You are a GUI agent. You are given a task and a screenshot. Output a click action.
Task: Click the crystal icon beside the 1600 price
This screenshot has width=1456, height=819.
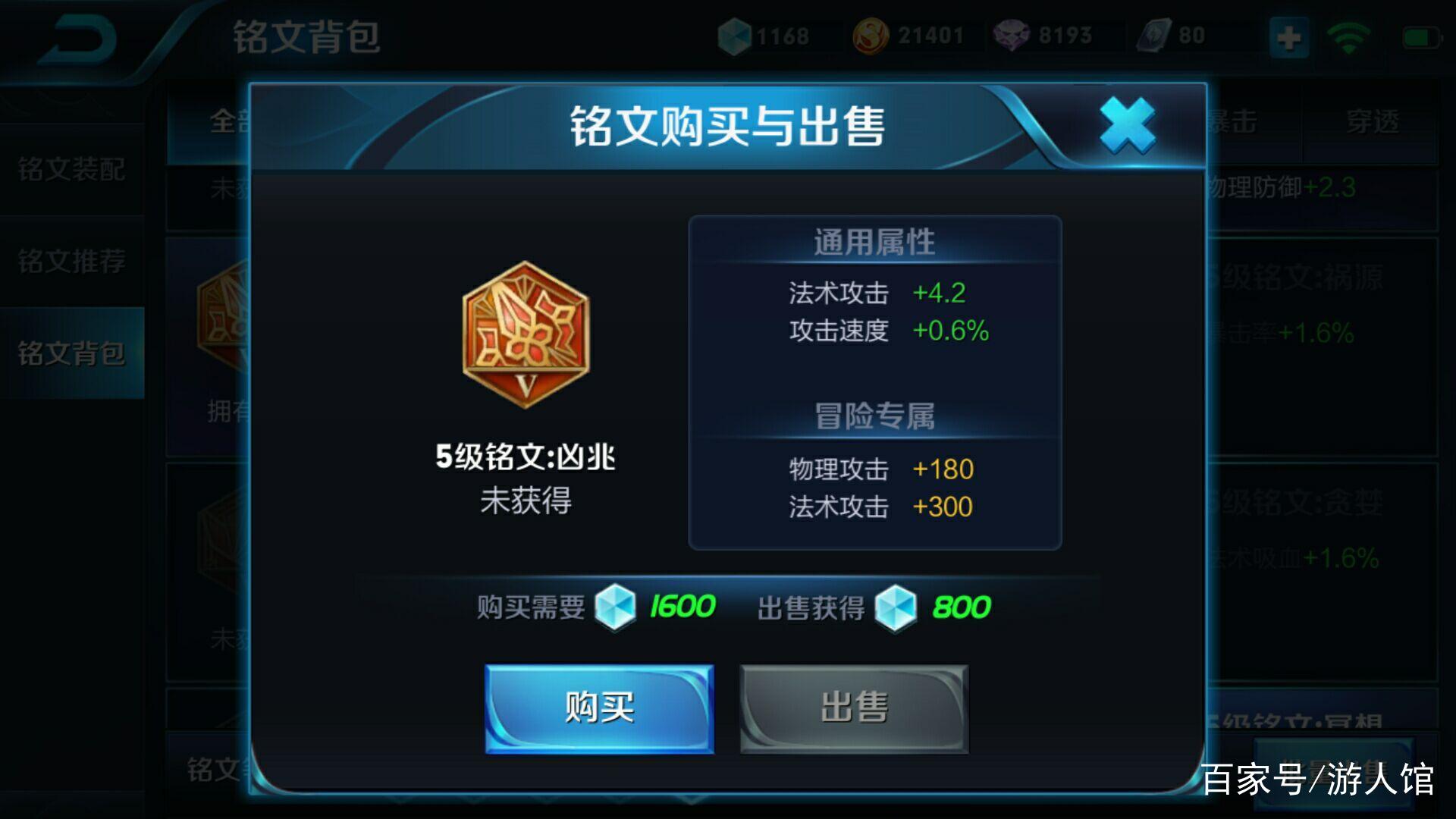[615, 607]
